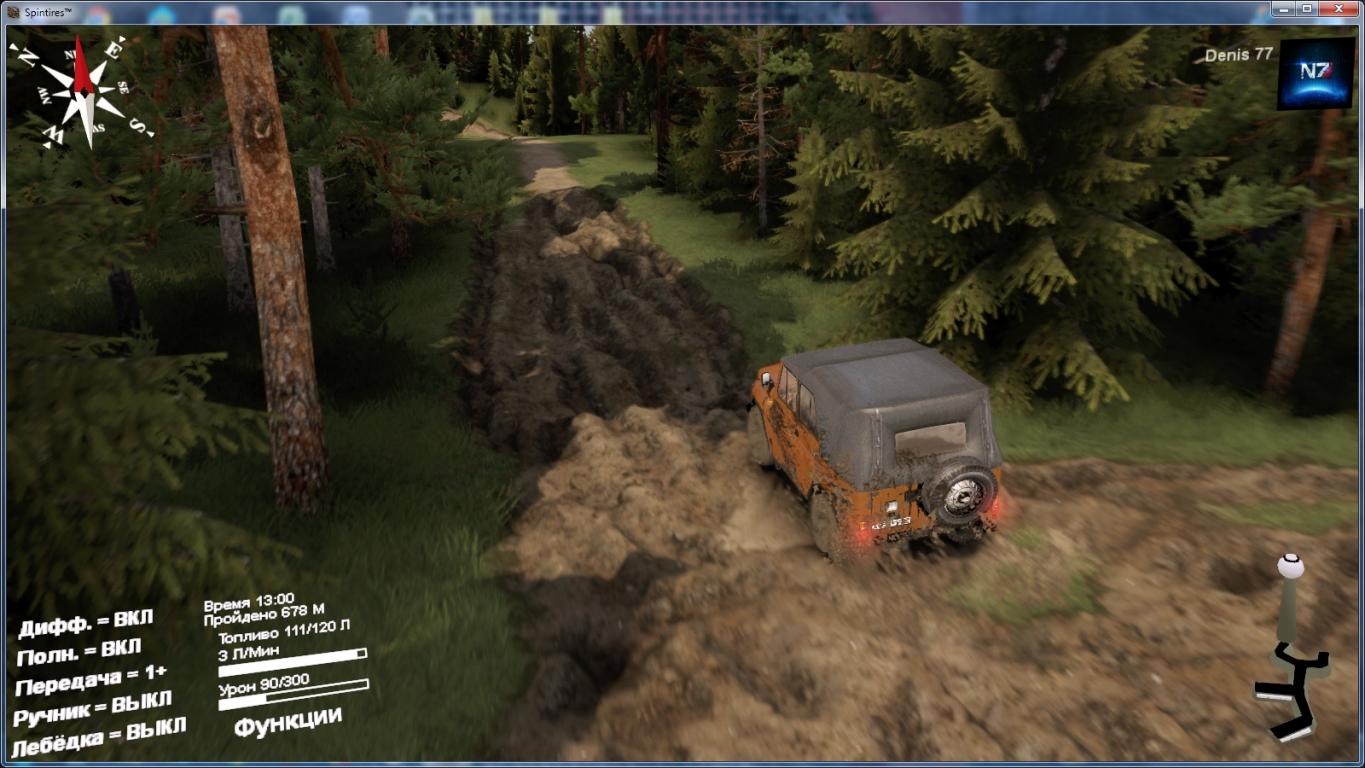This screenshot has height=768, width=1365.
Task: Switch the Ручник handbrake on
Action: coord(92,708)
